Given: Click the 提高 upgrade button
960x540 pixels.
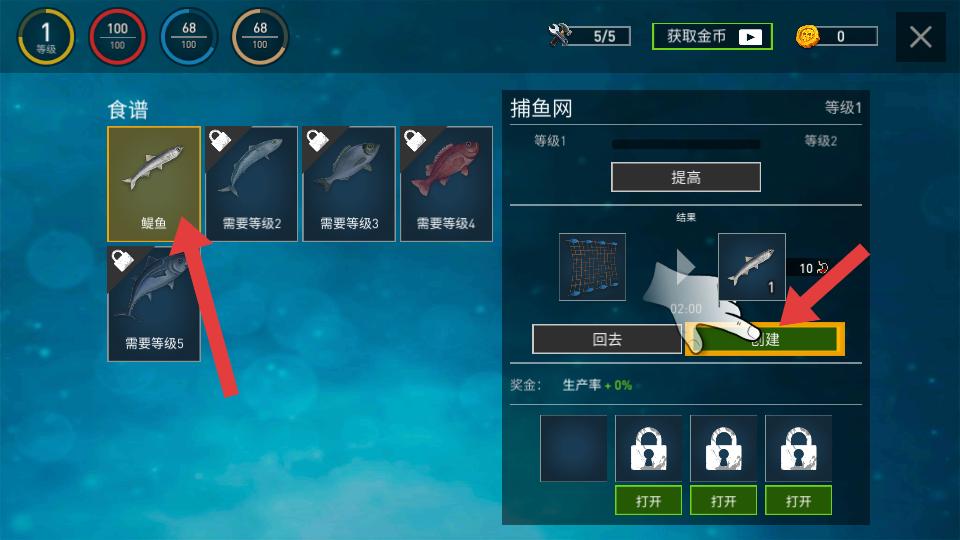Looking at the screenshot, I should coord(686,177).
